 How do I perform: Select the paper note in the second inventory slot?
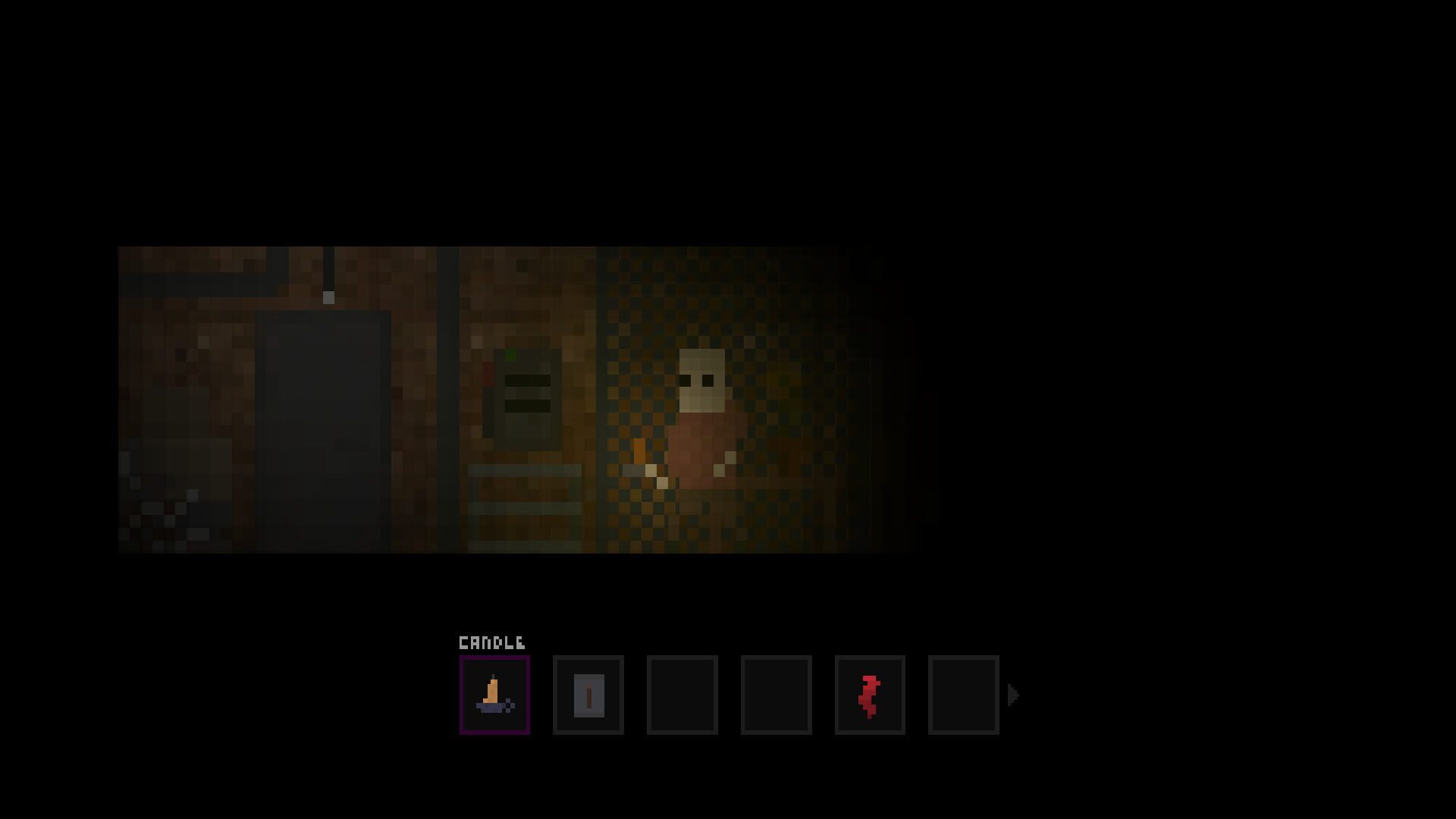click(588, 694)
